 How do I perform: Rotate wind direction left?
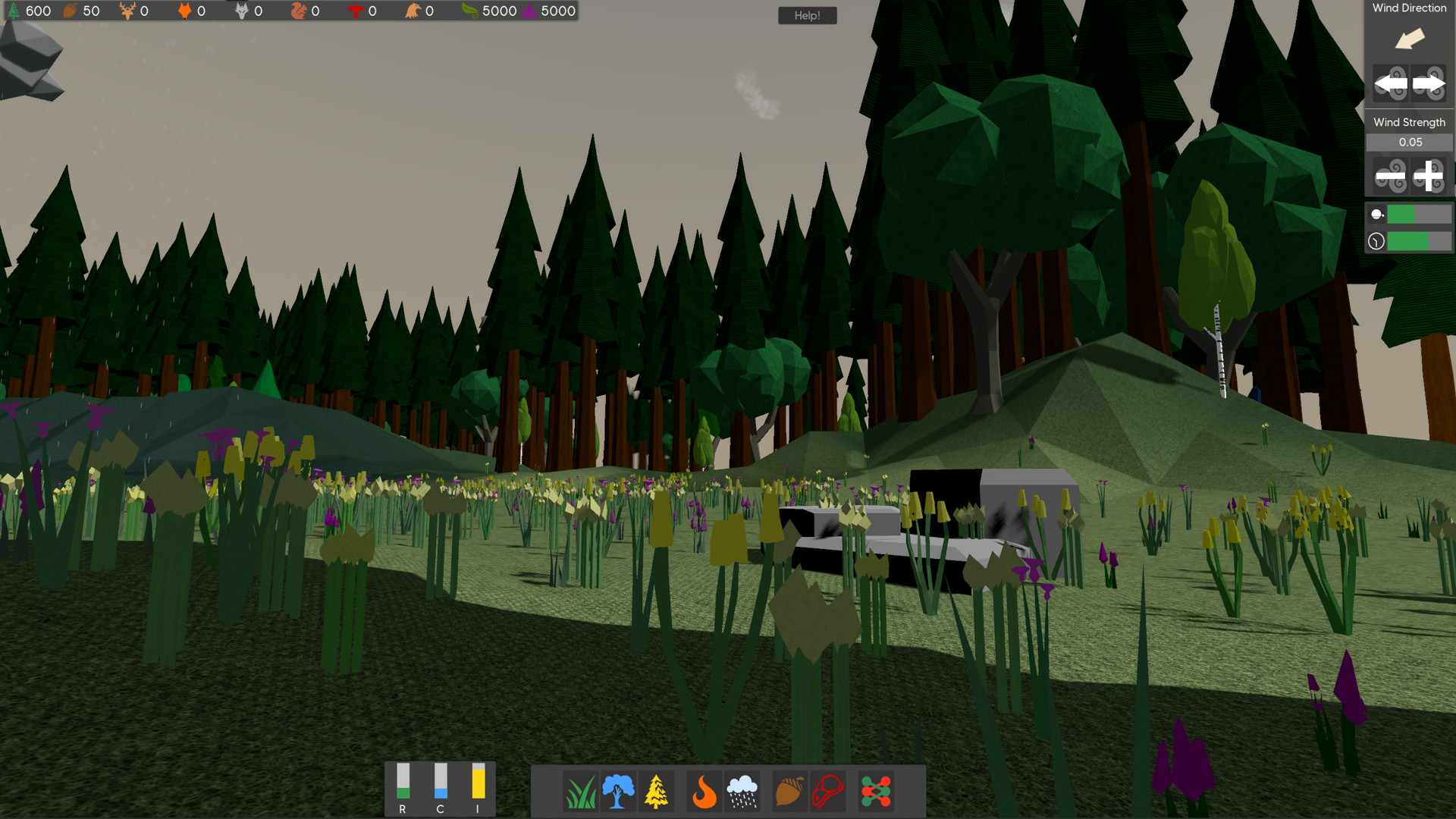pyautogui.click(x=1390, y=83)
